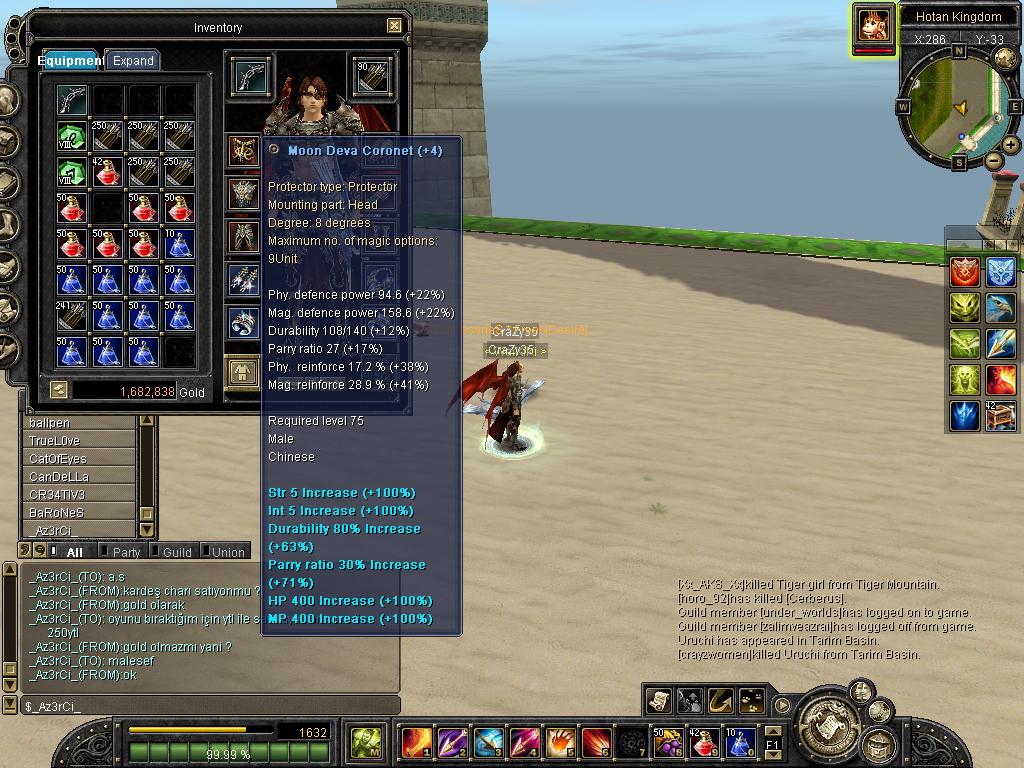Screen dimensions: 1024x768
Task: Select the equipped arrow quiver slot
Action: (372, 76)
